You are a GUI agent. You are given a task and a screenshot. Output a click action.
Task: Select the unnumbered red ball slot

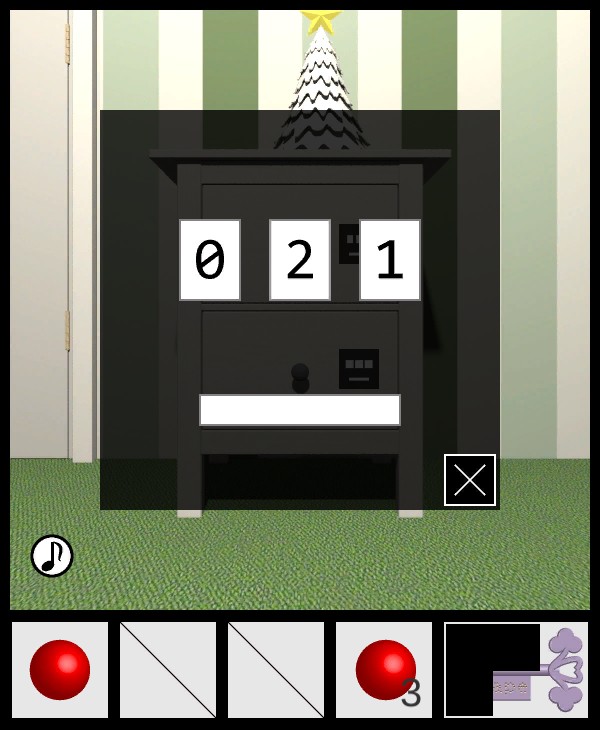pyautogui.click(x=60, y=670)
